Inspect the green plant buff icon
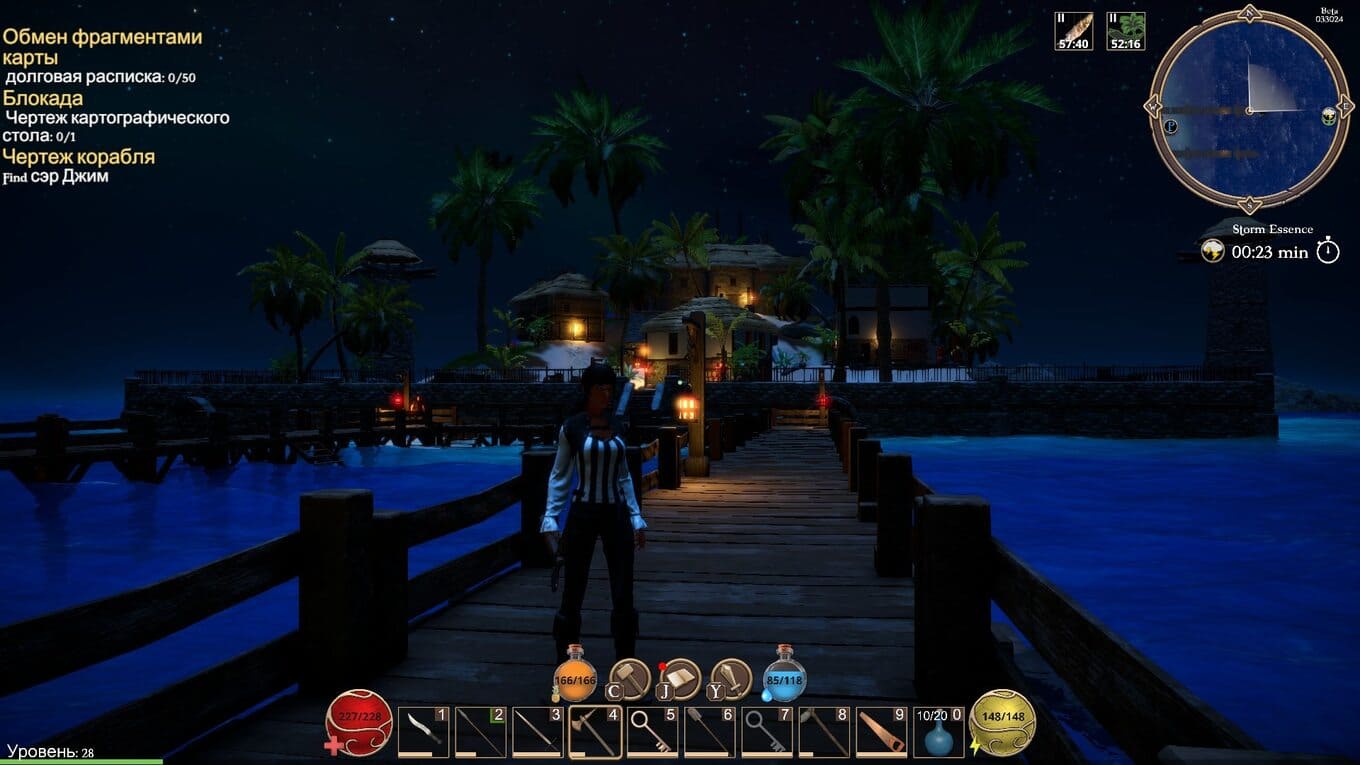This screenshot has width=1360, height=765. 1126,31
